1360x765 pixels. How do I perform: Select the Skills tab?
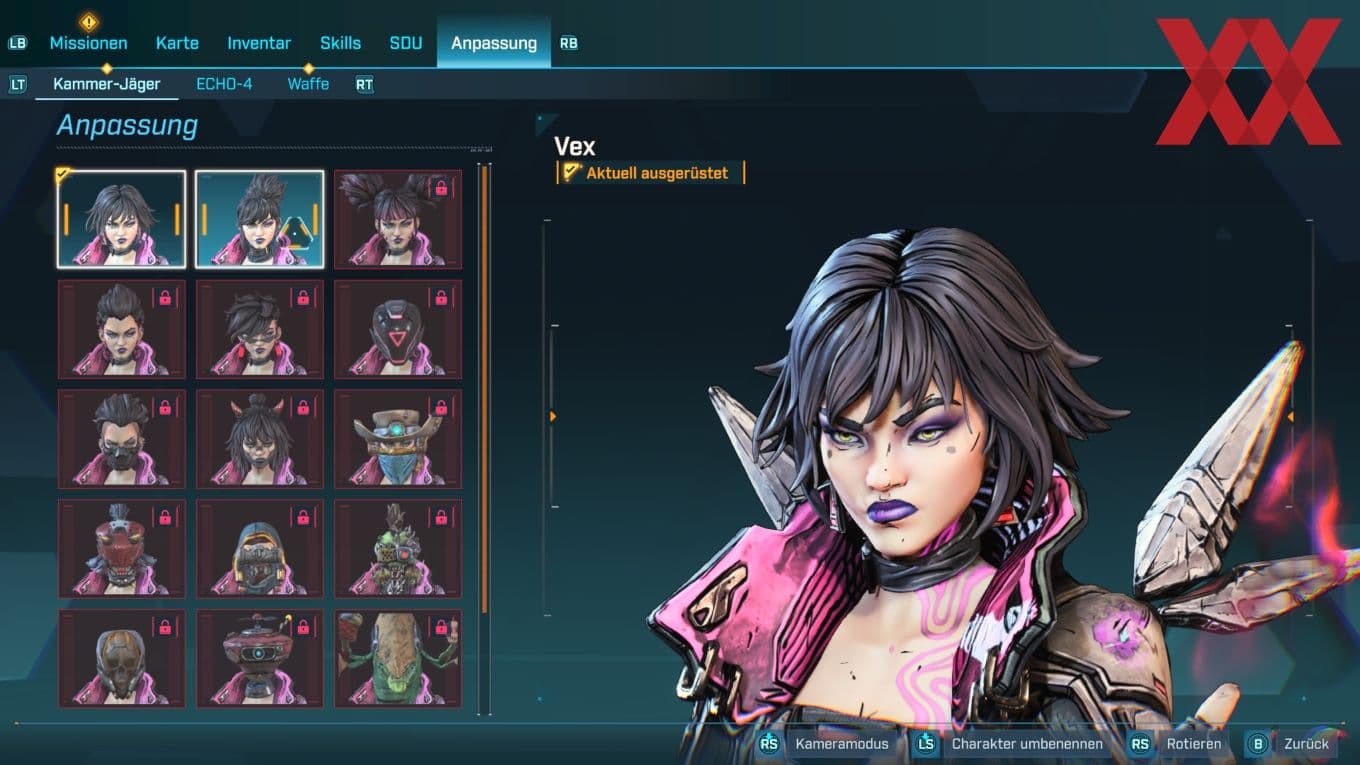pyautogui.click(x=340, y=43)
